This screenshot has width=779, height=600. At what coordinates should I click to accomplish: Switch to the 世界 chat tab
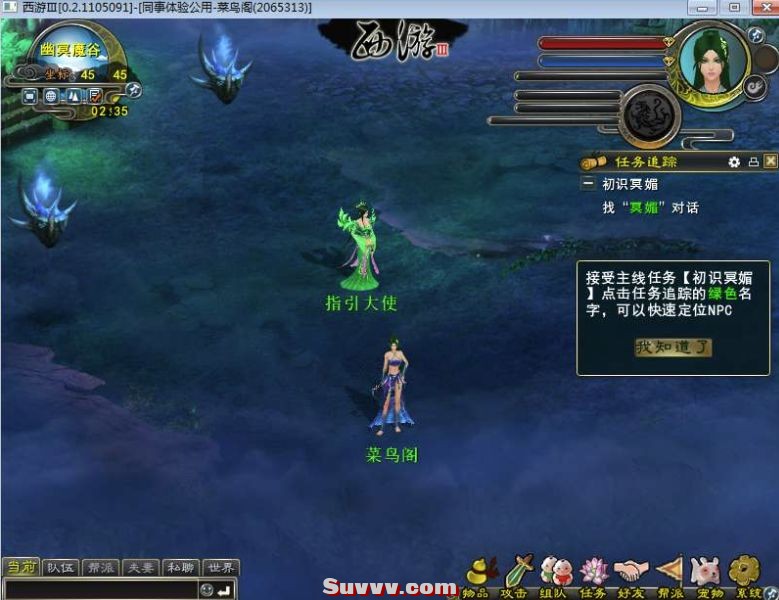tap(221, 568)
